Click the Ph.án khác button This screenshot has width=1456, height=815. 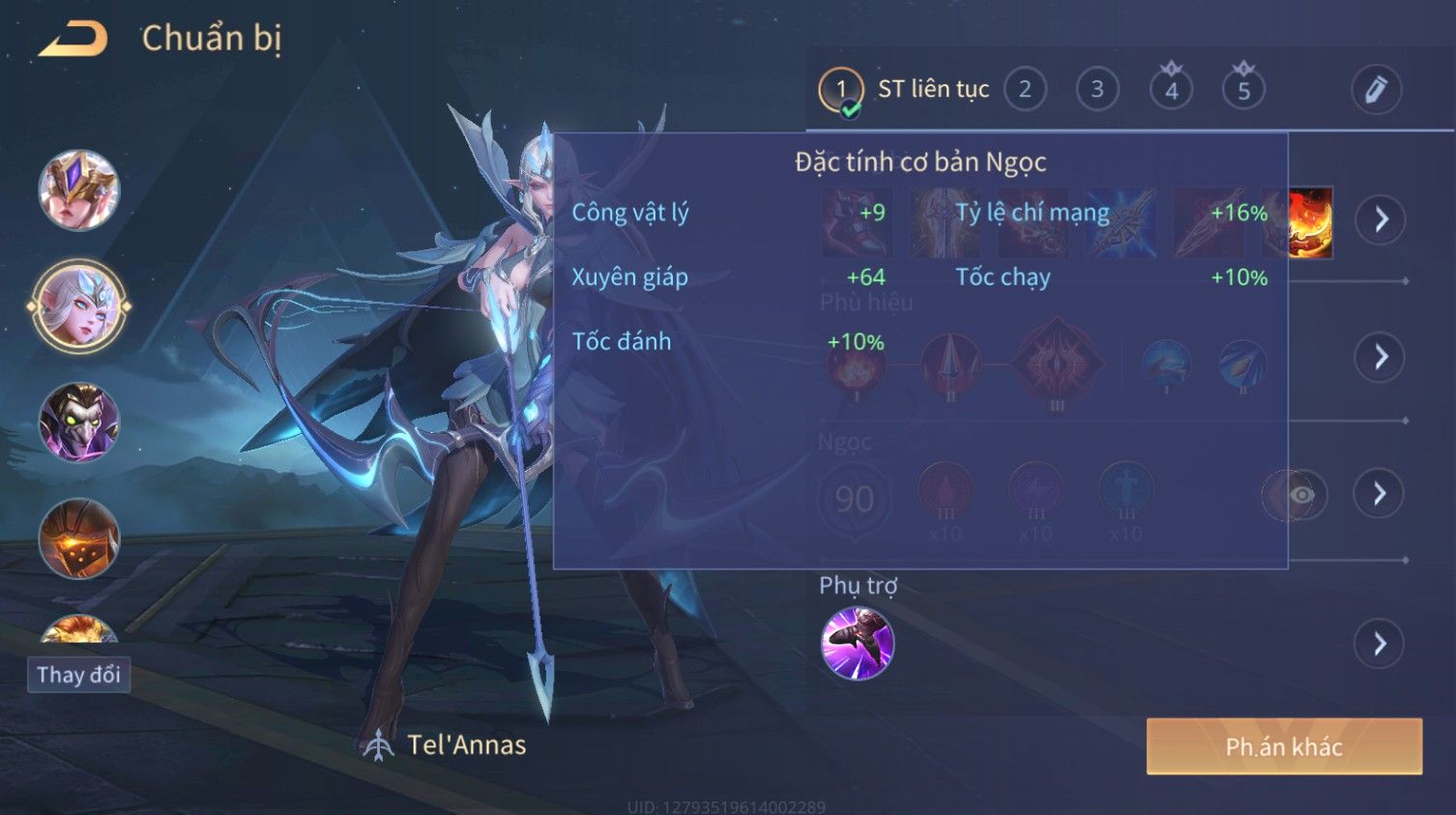click(x=1284, y=746)
